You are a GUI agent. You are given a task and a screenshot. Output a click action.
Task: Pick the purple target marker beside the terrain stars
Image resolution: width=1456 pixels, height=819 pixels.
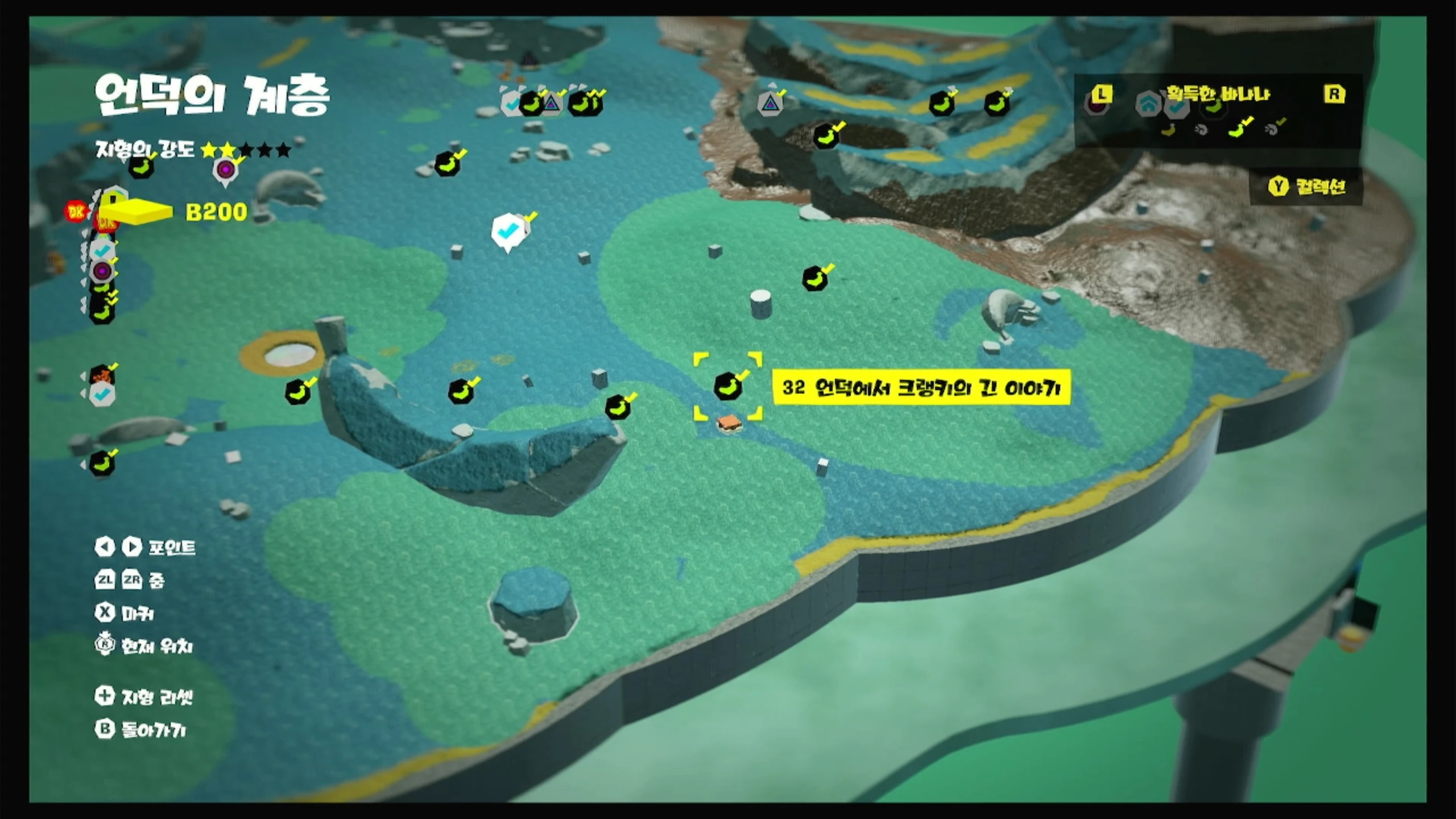click(x=225, y=169)
